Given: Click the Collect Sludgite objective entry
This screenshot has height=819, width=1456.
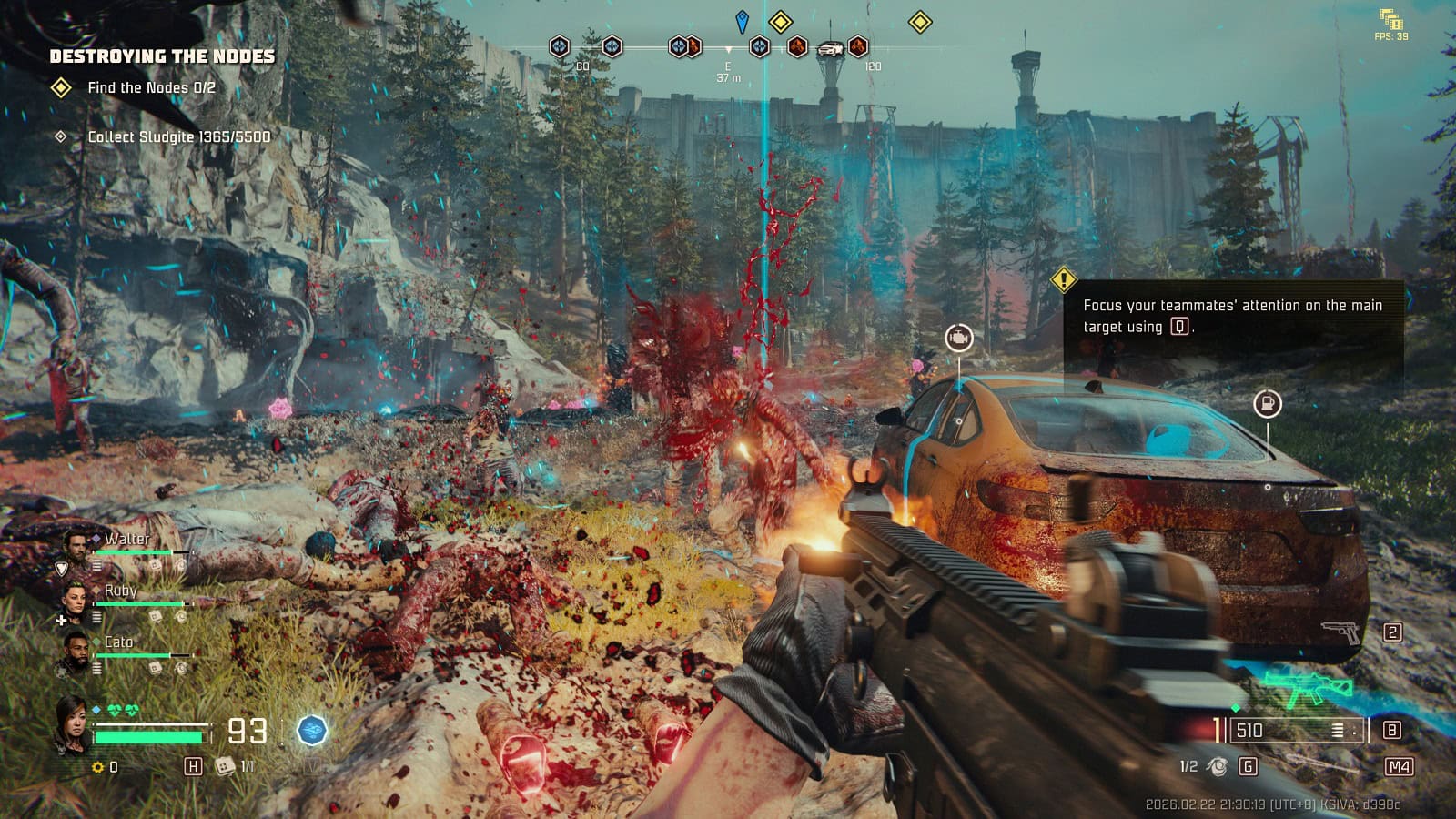Looking at the screenshot, I should click(178, 136).
